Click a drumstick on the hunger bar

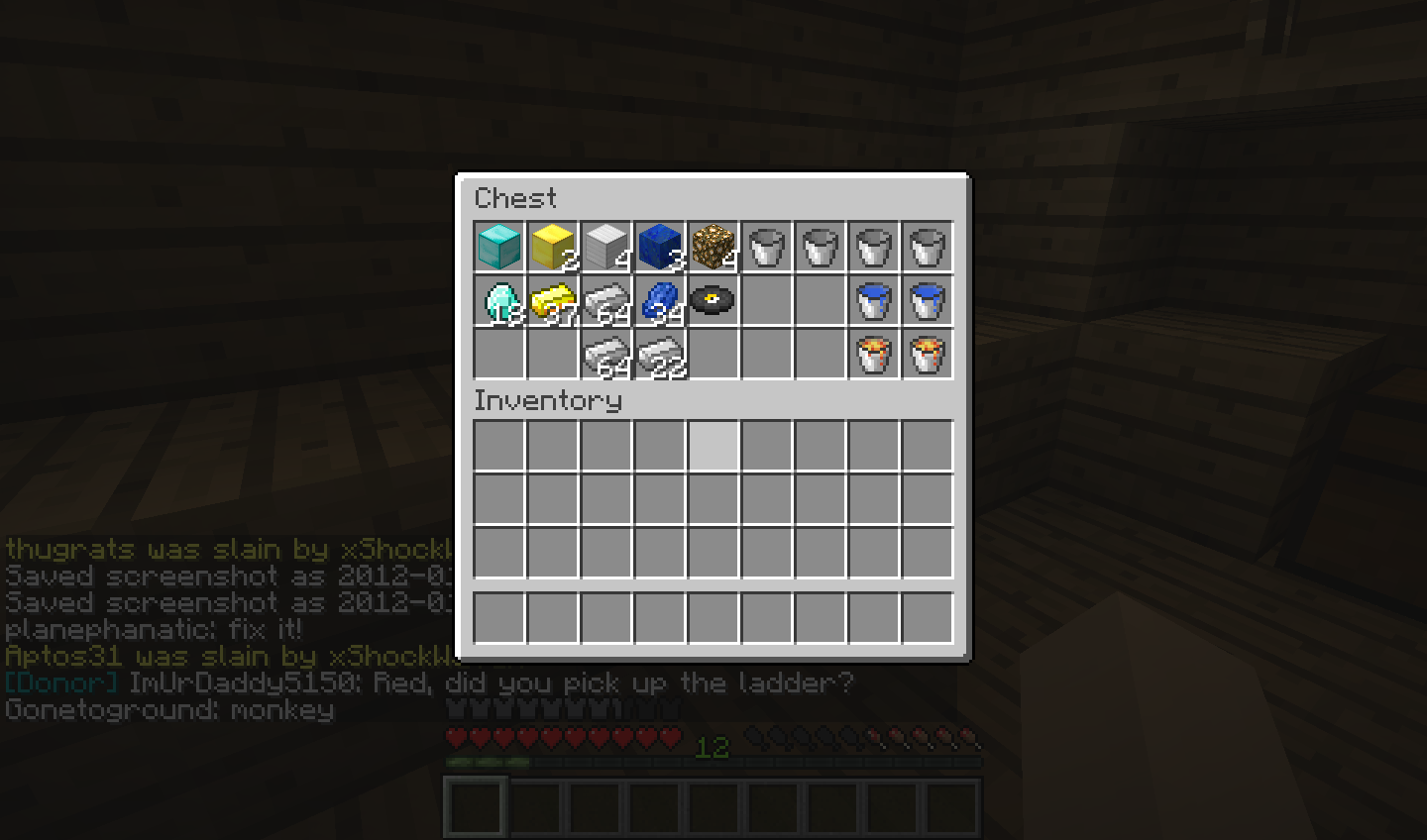coord(951,737)
